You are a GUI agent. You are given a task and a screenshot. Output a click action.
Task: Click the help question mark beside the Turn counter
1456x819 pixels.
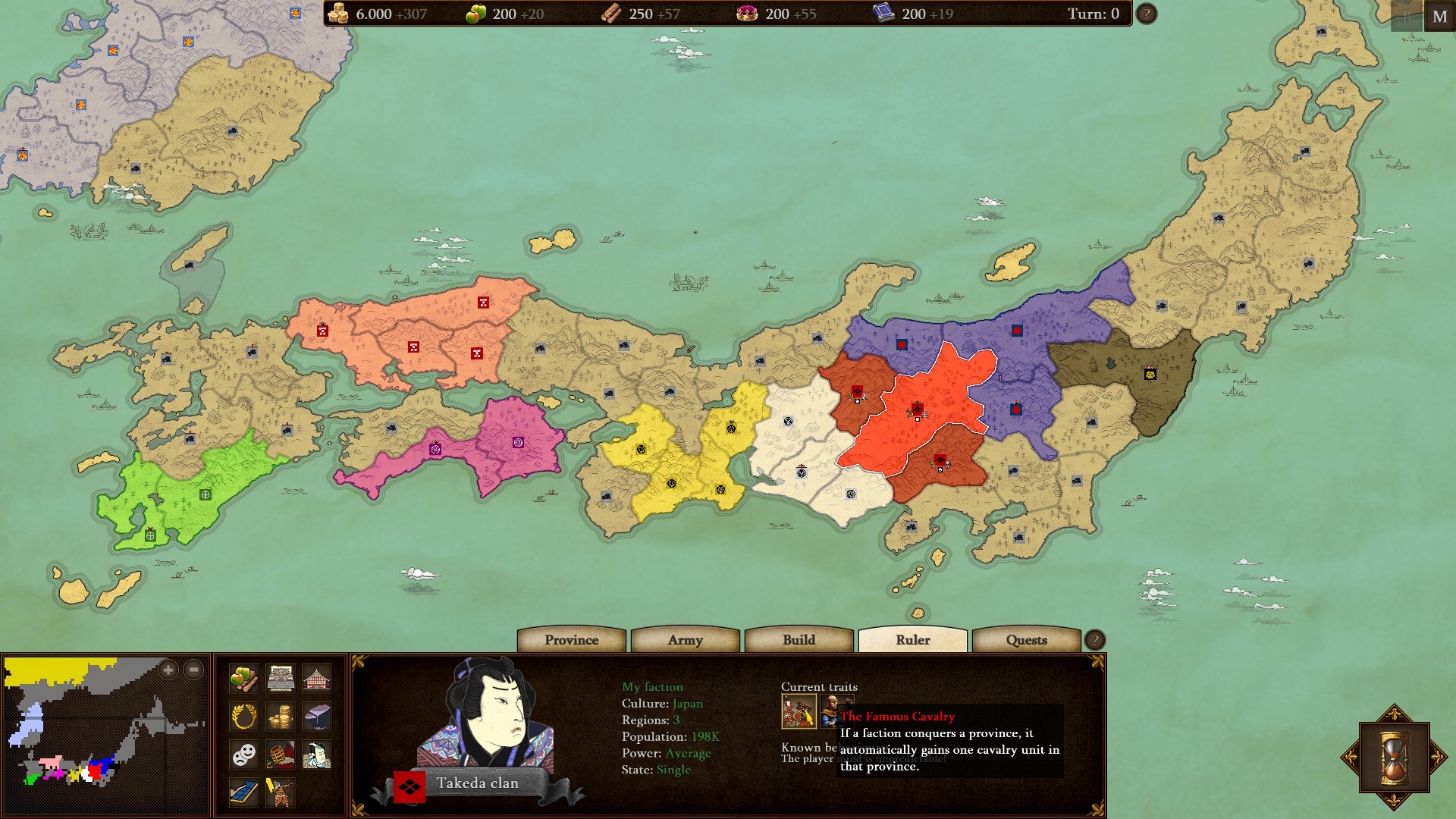1145,13
